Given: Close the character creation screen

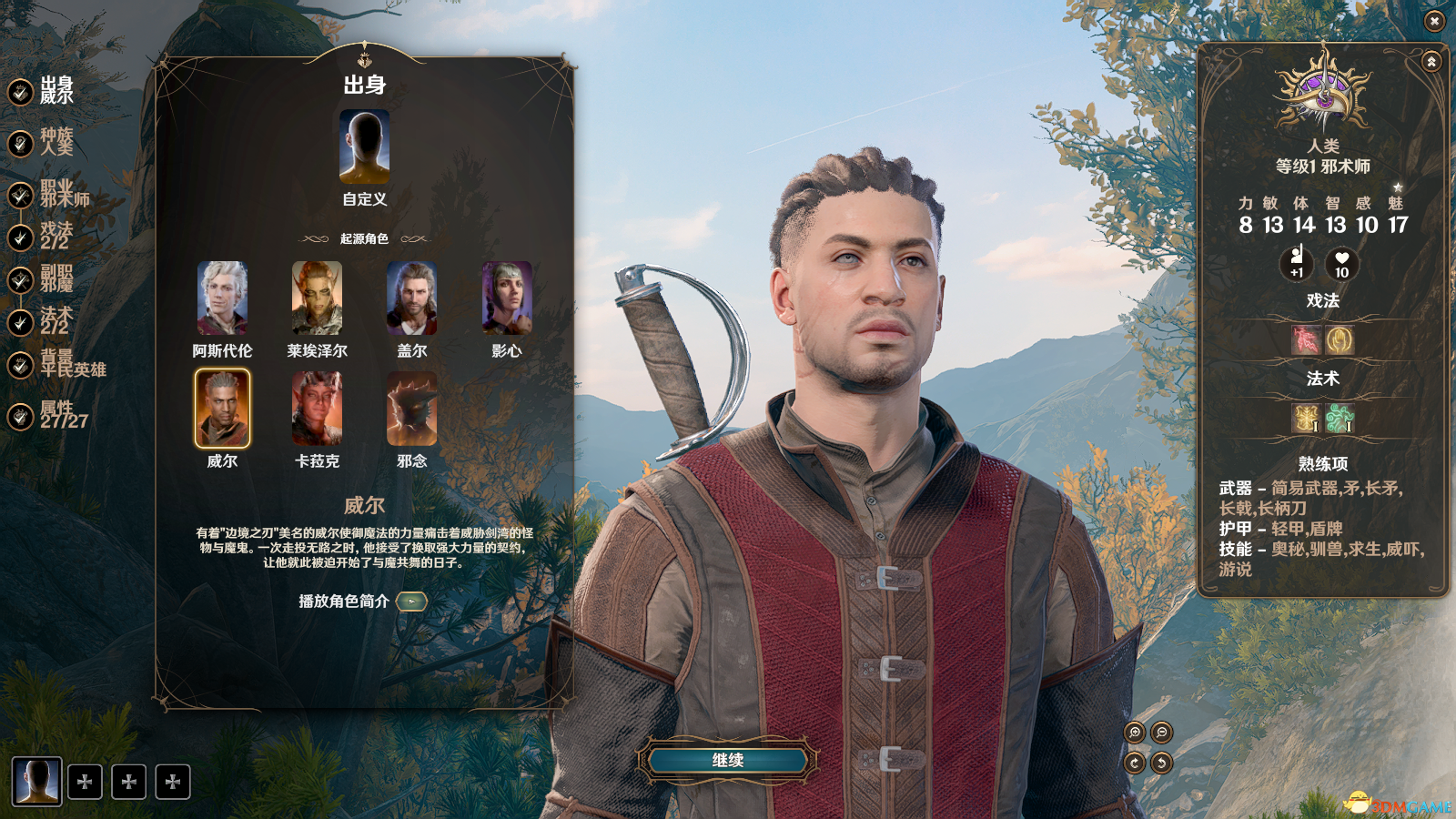Looking at the screenshot, I should tap(1434, 20).
